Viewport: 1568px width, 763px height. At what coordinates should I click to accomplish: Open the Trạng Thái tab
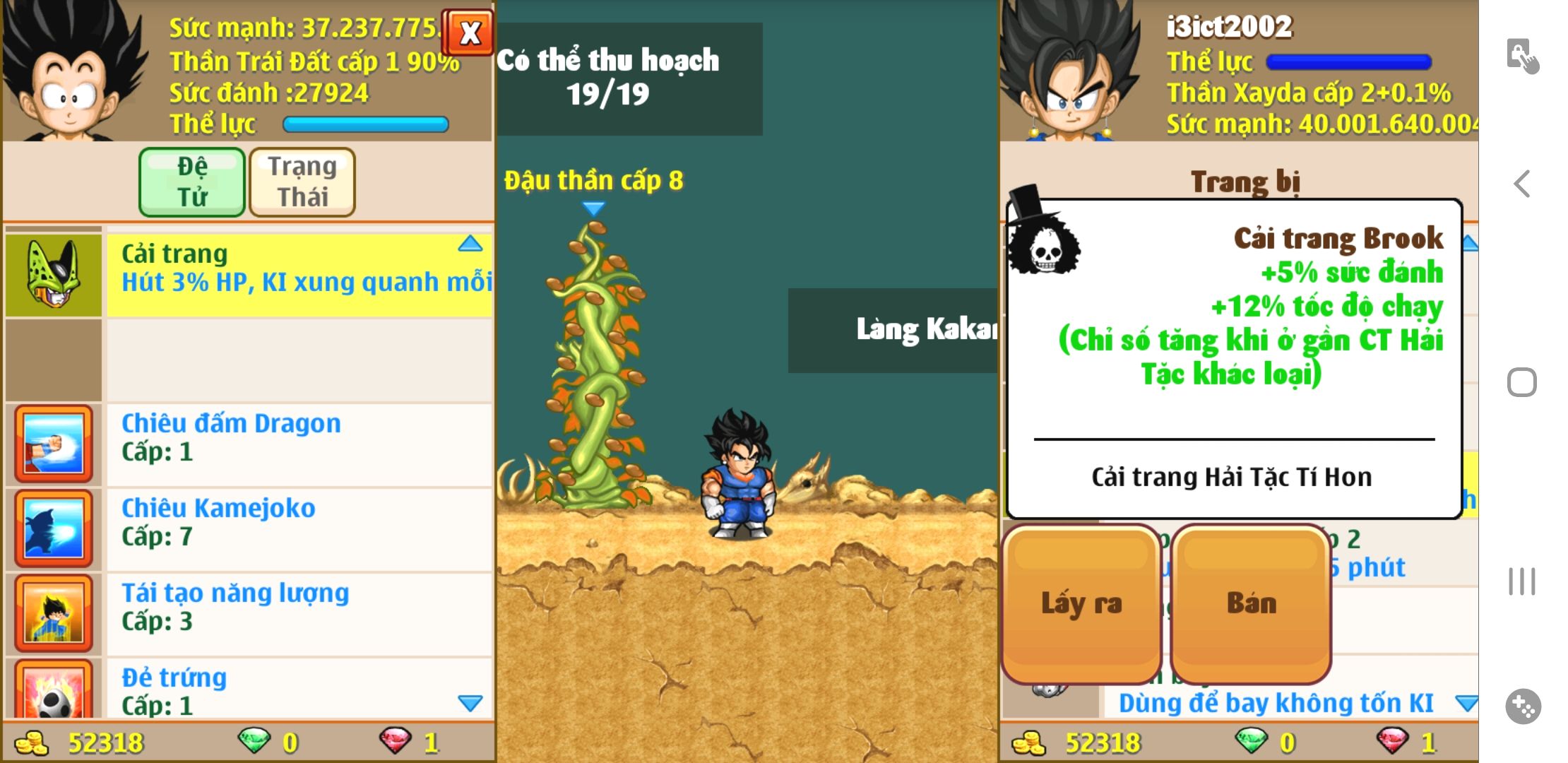coord(302,182)
